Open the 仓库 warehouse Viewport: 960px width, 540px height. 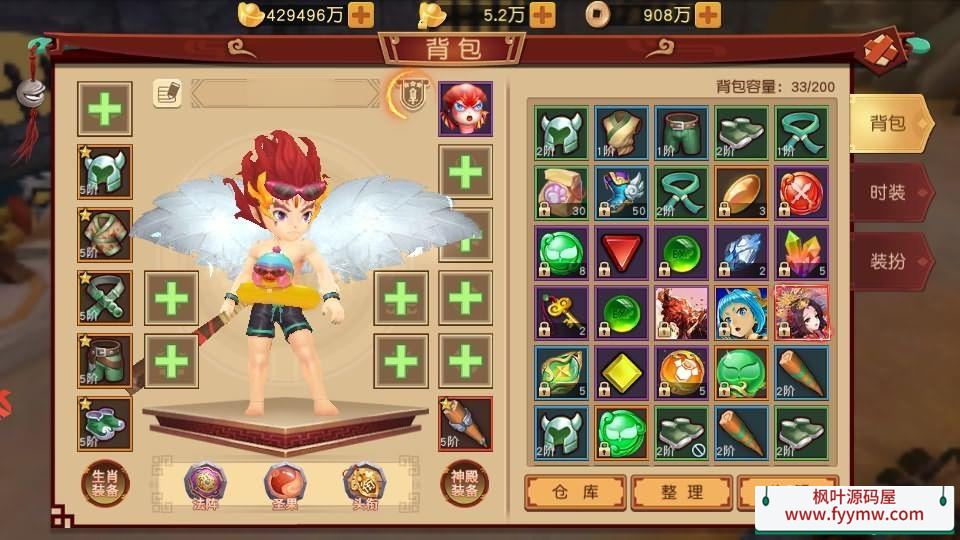click(x=575, y=492)
